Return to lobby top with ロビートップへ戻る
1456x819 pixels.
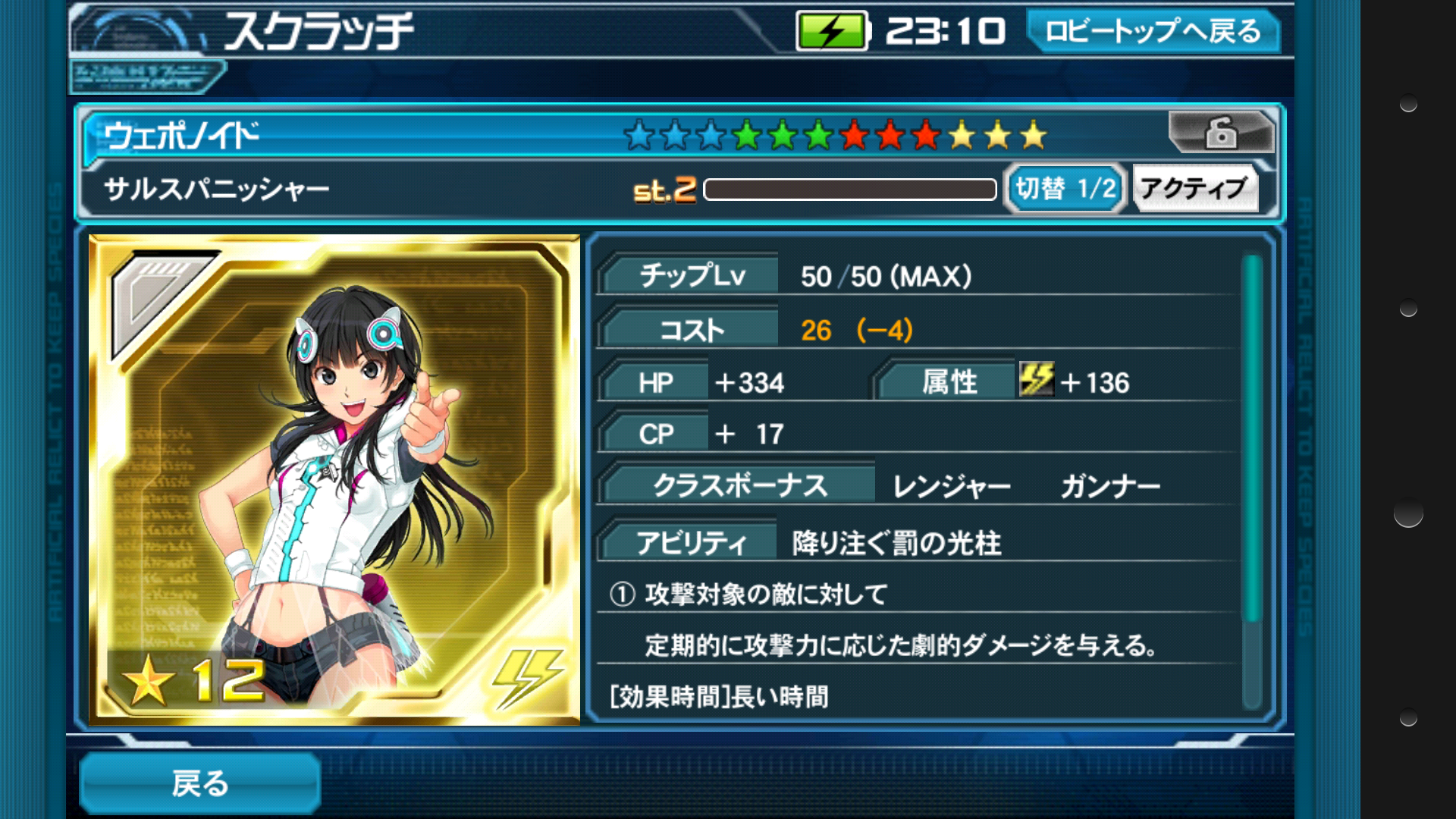point(1152,31)
